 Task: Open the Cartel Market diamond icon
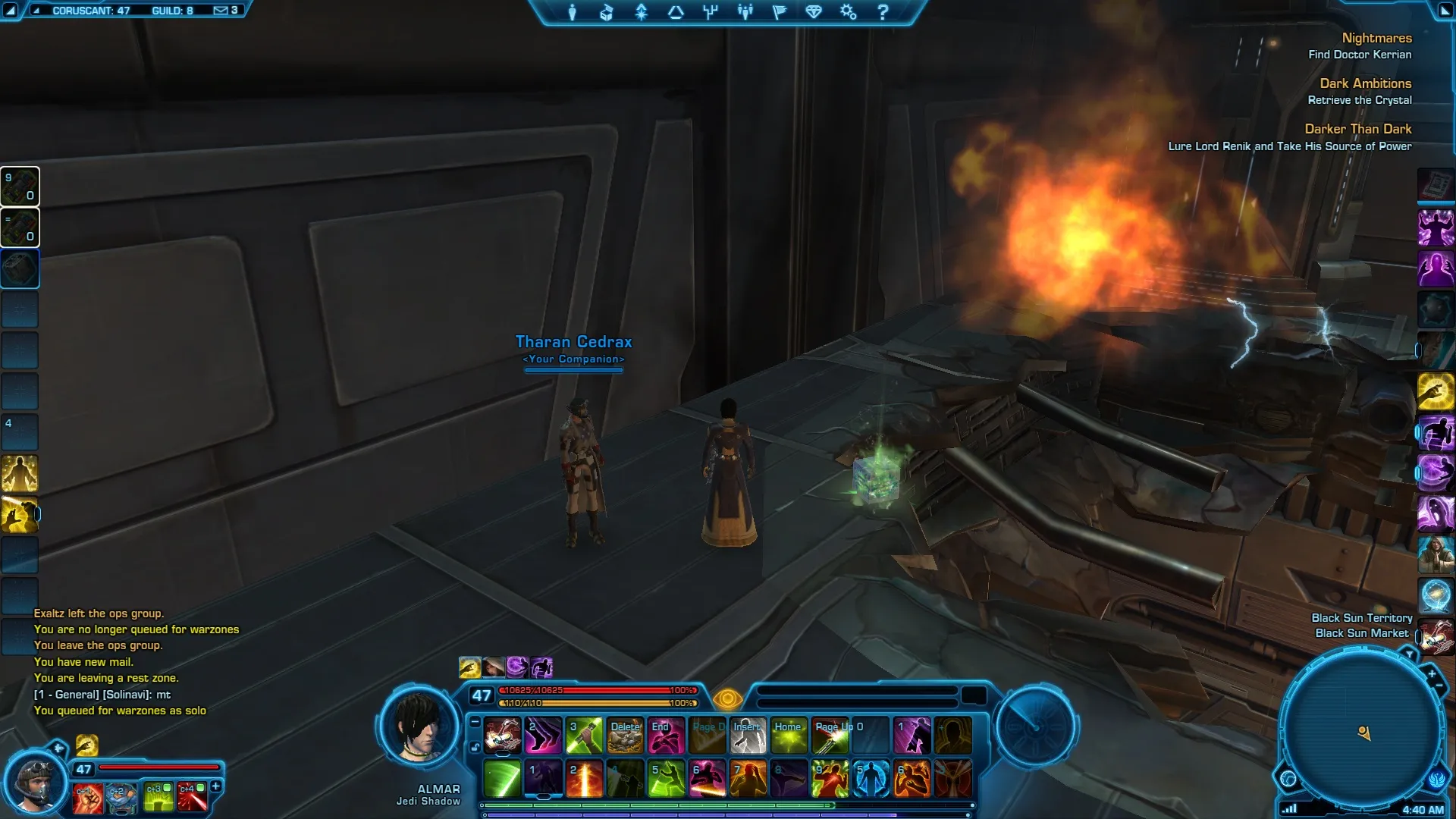(x=814, y=12)
